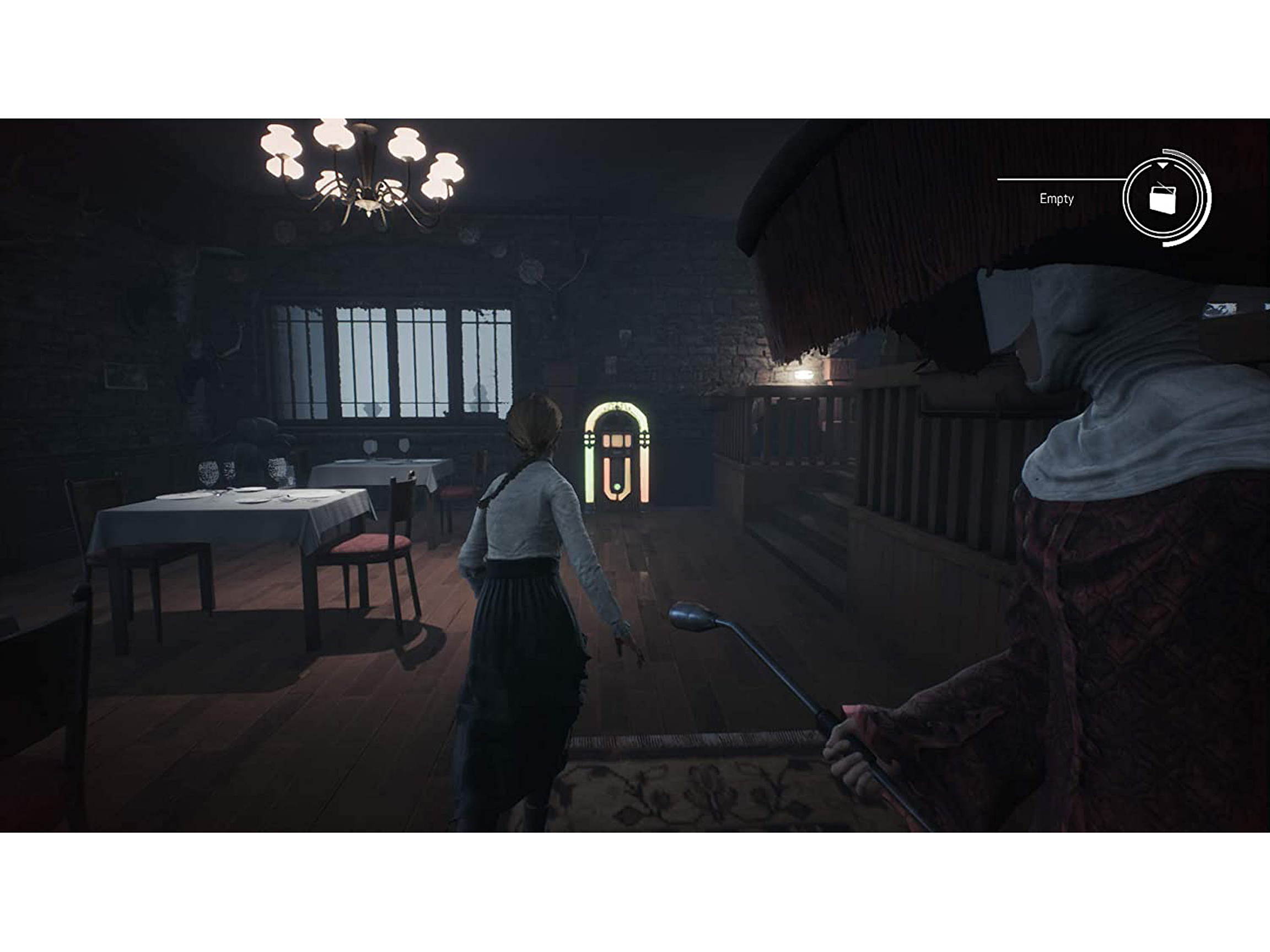Click the small triangle above the item slot

1163,165
